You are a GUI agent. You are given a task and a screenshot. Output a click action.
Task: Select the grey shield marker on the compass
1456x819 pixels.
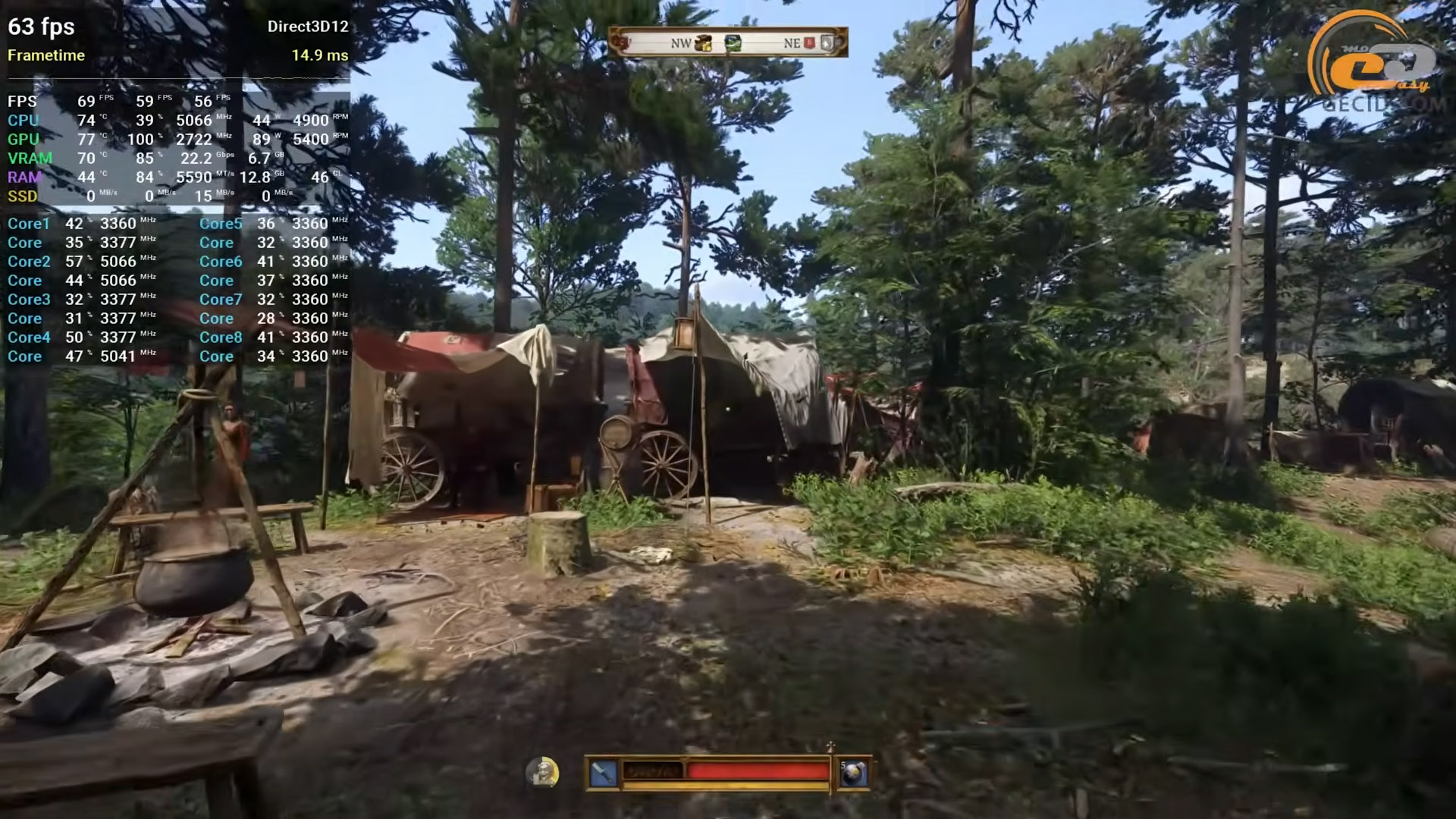point(827,43)
